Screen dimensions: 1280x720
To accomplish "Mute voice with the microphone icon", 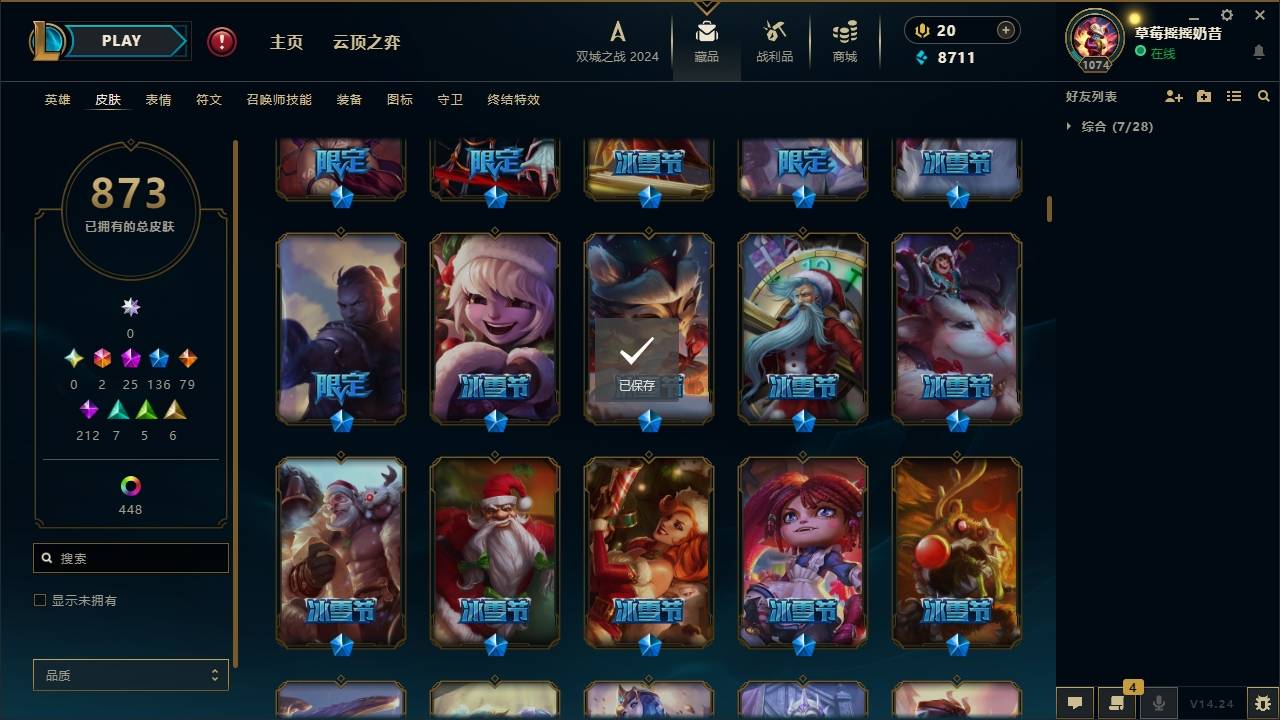I will tap(1159, 703).
